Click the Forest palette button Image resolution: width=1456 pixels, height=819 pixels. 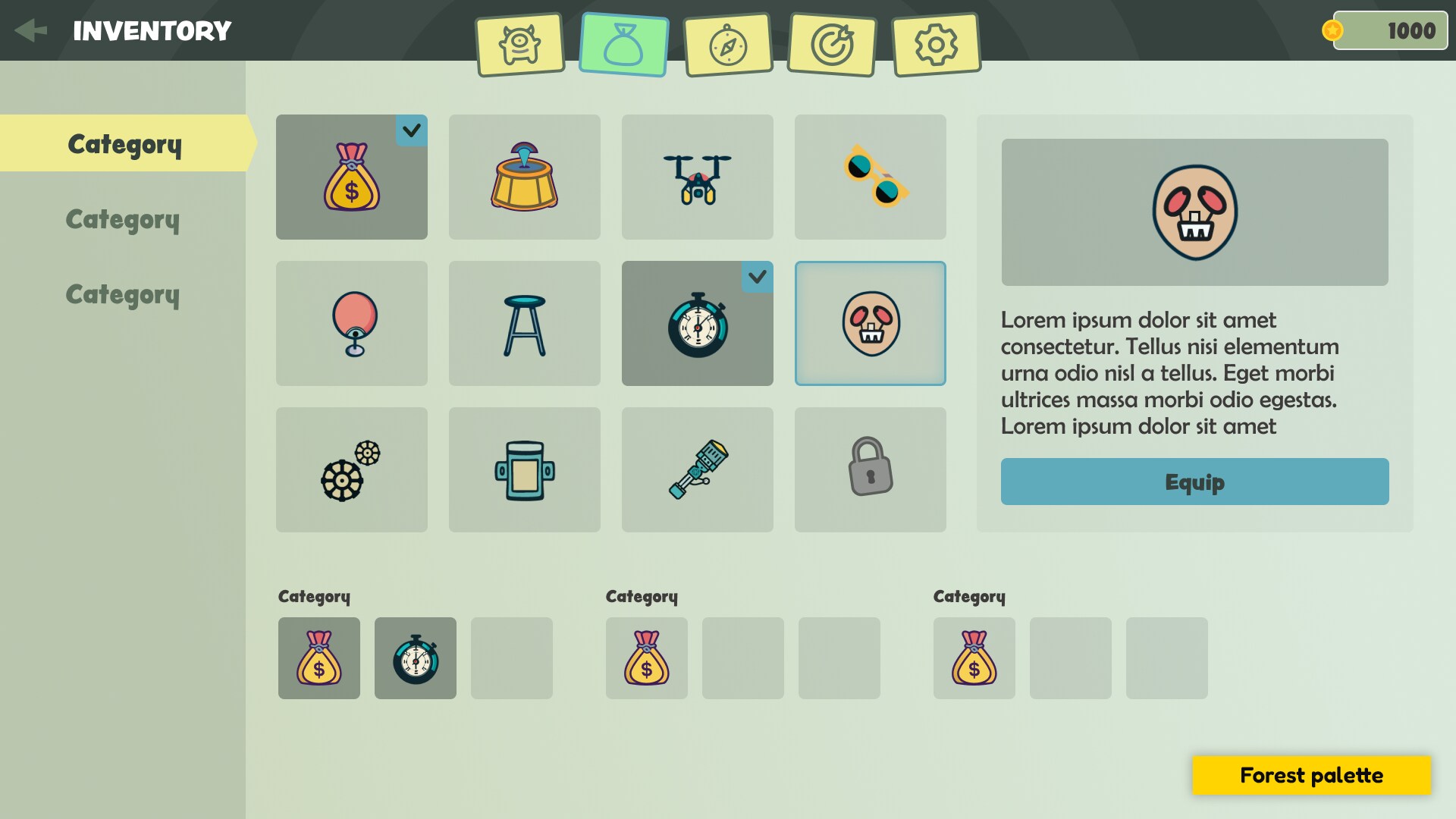pos(1311,775)
